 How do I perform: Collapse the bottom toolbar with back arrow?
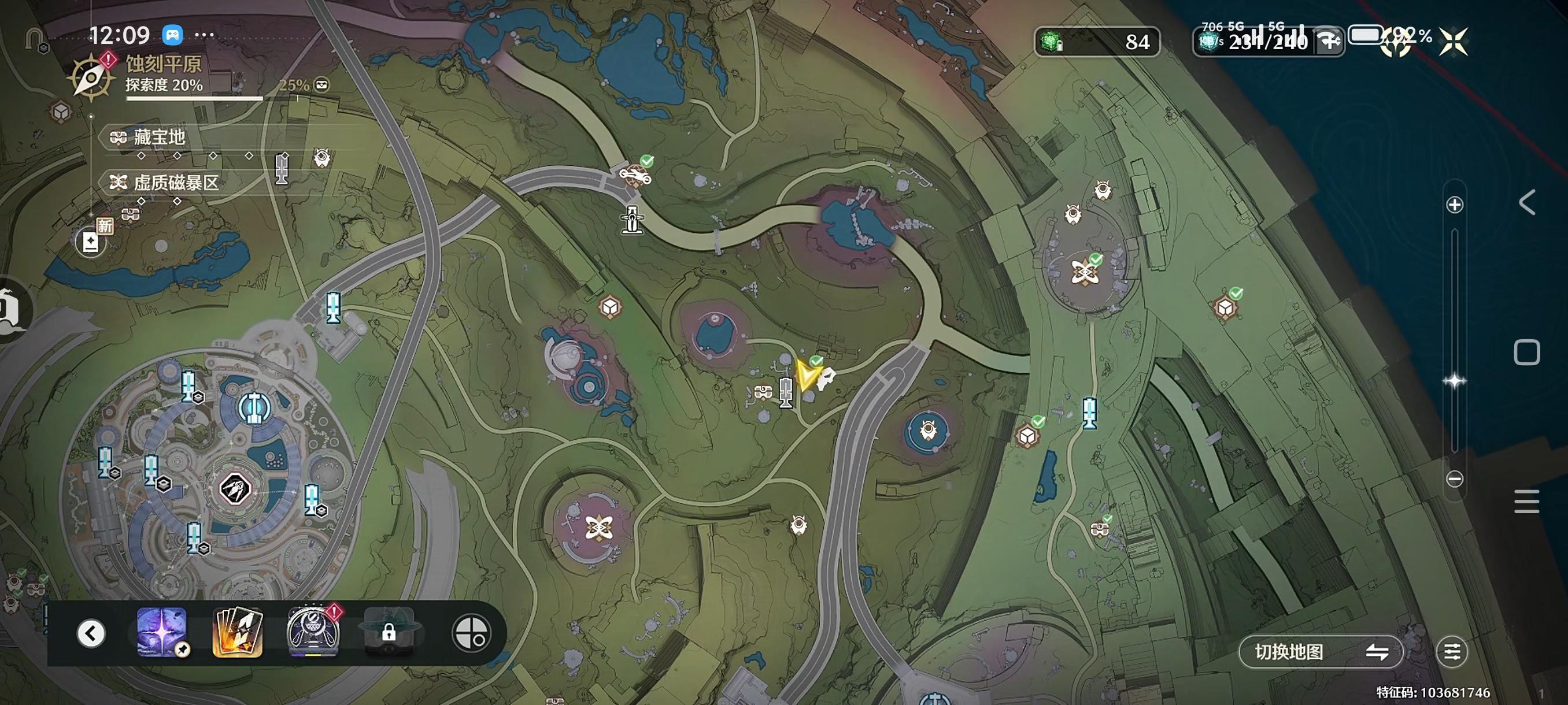point(91,633)
